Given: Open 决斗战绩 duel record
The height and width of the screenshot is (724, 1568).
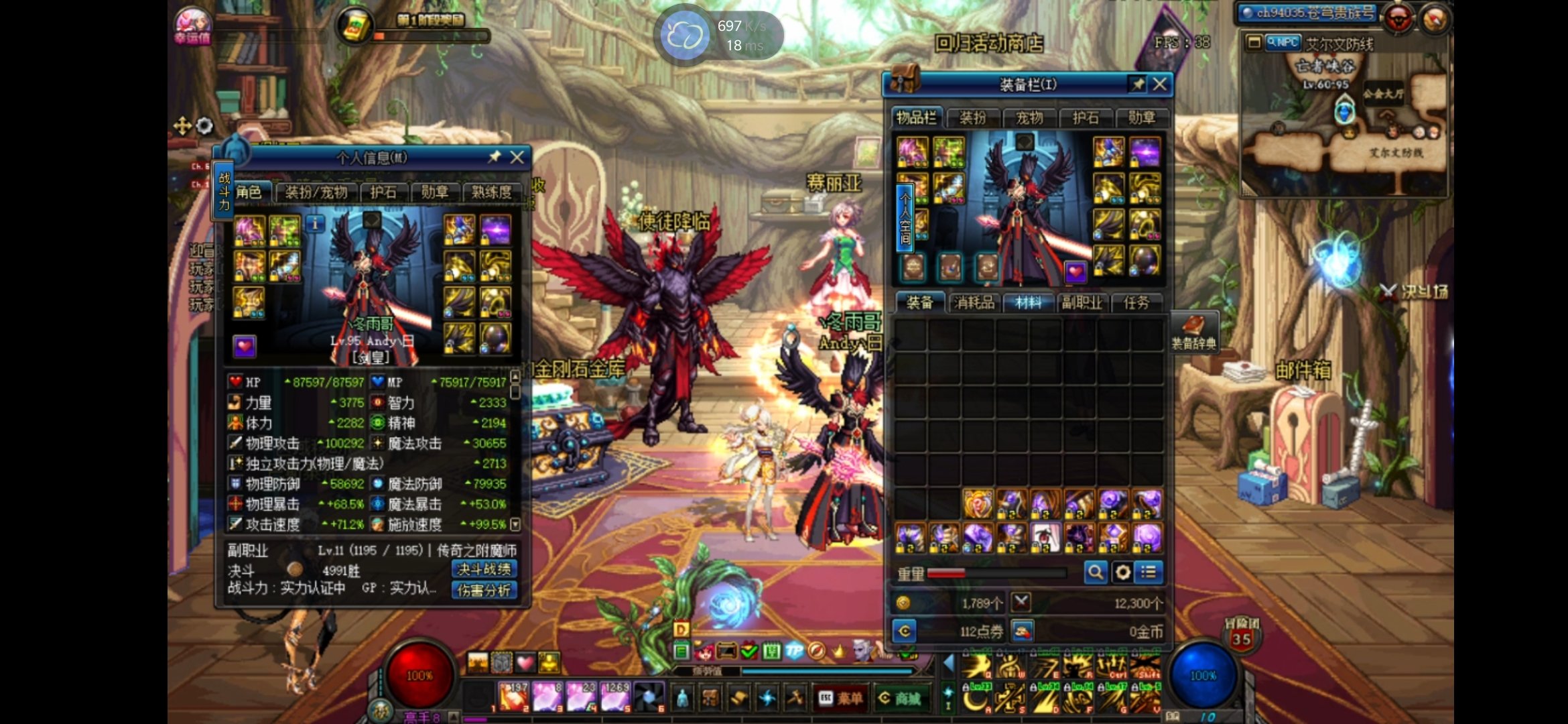Looking at the screenshot, I should click(x=484, y=569).
